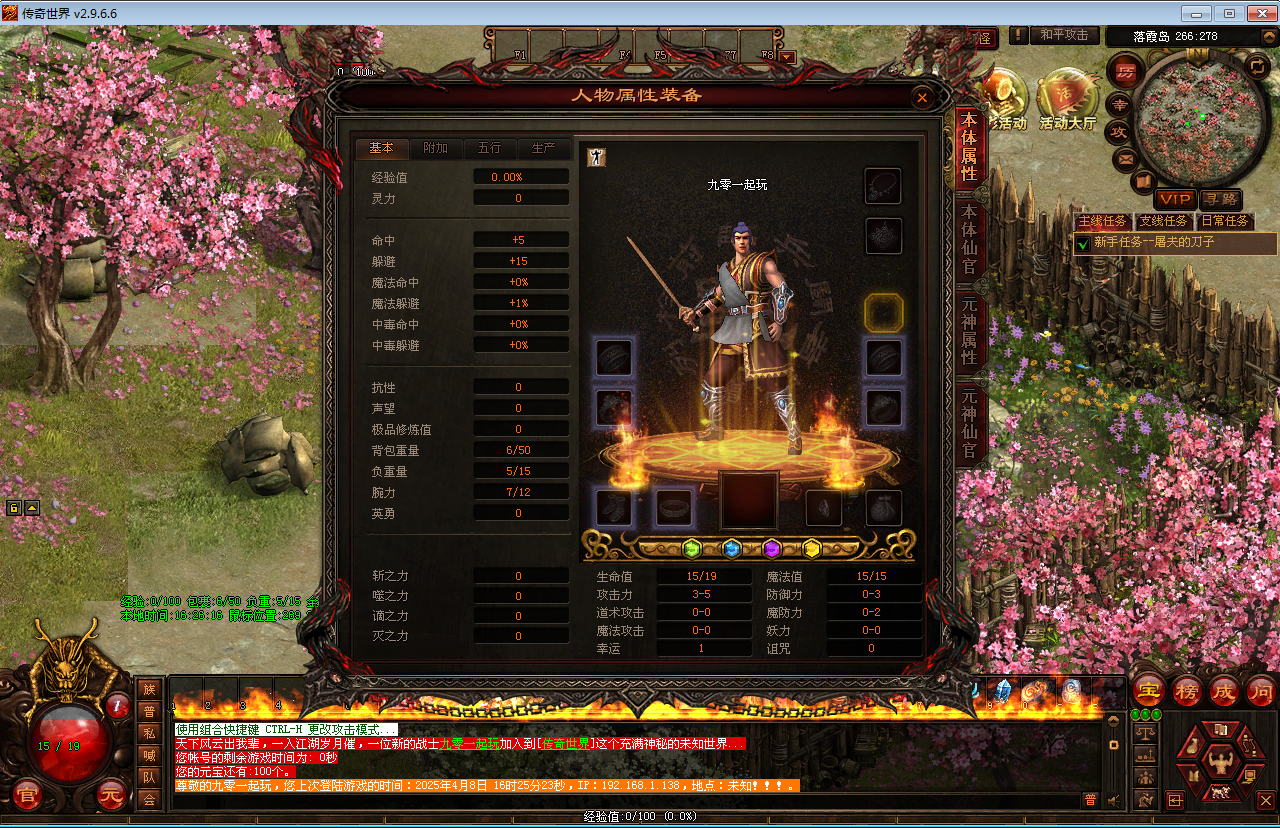Click the VIP button under the minimap
The height and width of the screenshot is (828, 1280).
[x=1176, y=200]
